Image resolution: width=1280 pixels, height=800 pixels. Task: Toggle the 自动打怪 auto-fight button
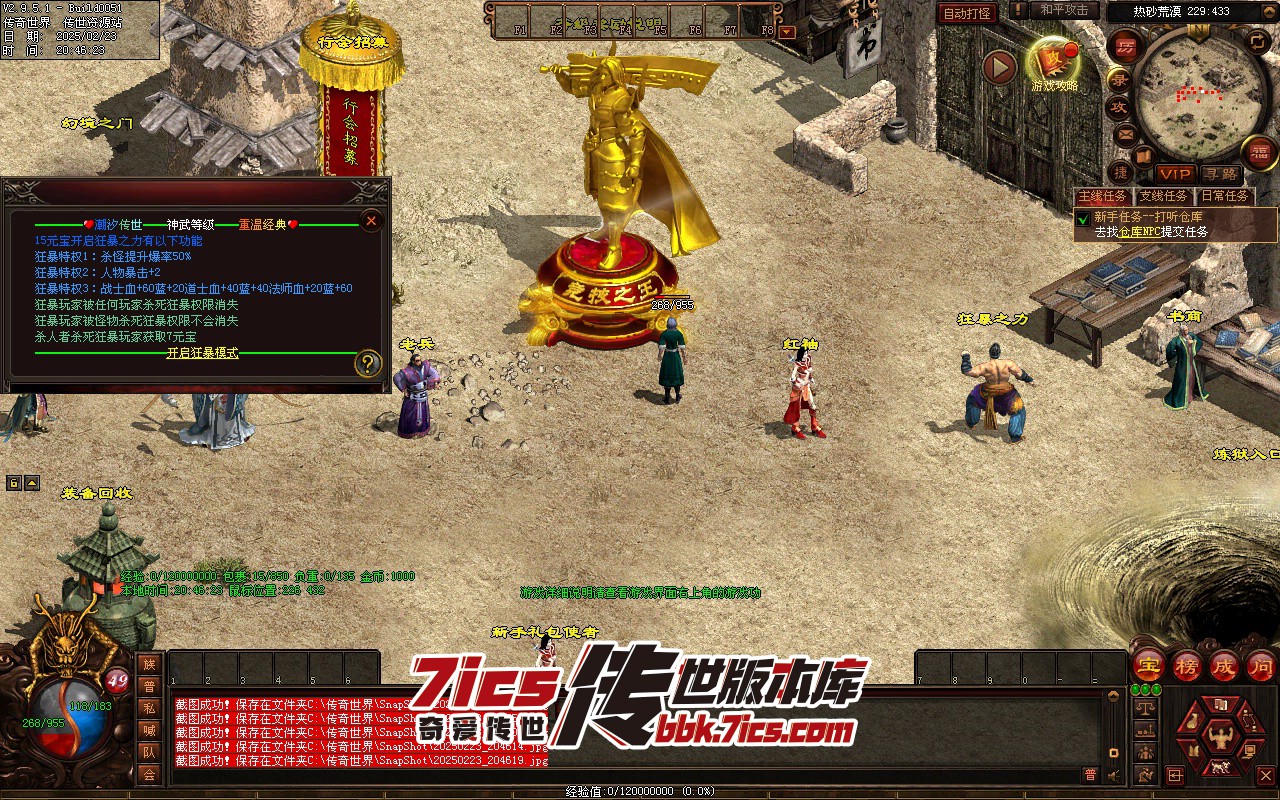[967, 13]
